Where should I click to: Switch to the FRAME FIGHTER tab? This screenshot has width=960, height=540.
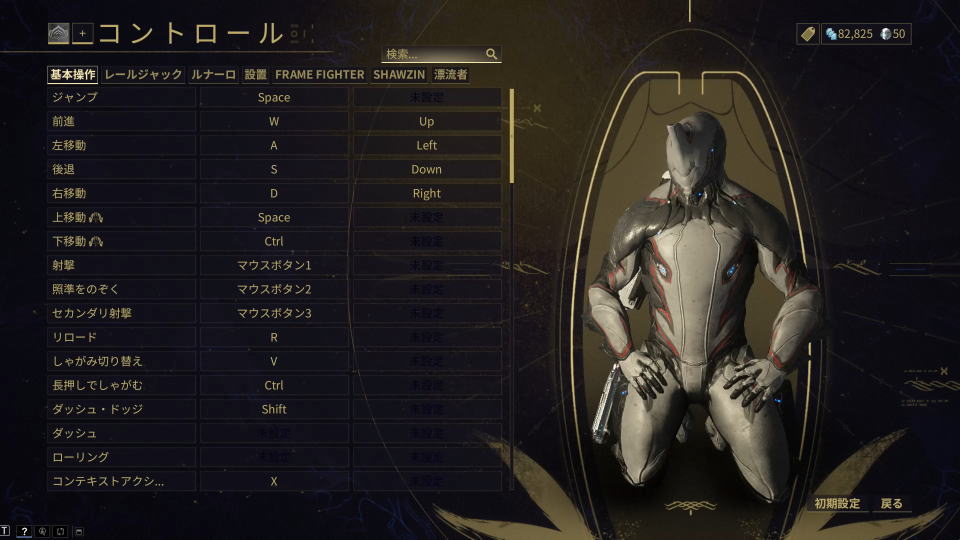click(x=320, y=74)
